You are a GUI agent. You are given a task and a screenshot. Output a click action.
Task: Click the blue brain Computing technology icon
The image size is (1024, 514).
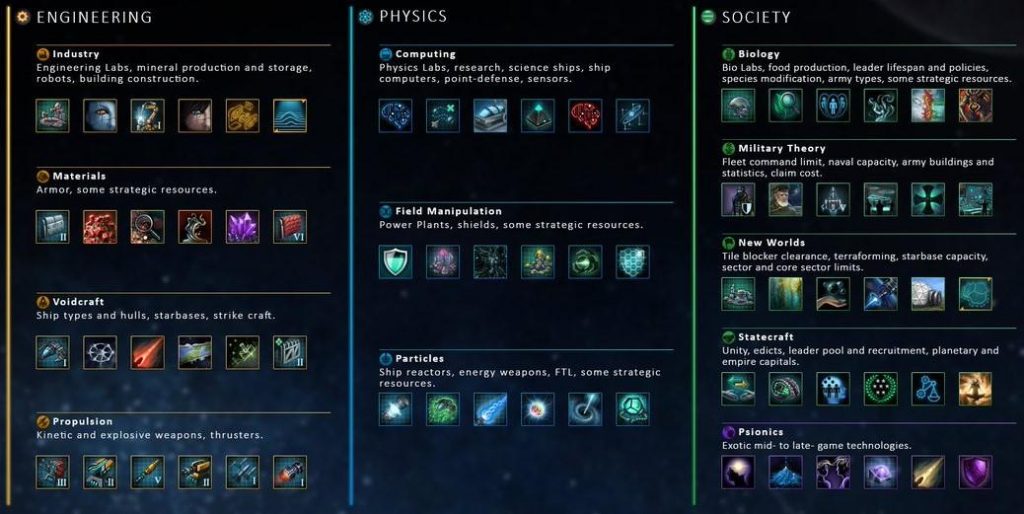[x=395, y=116]
